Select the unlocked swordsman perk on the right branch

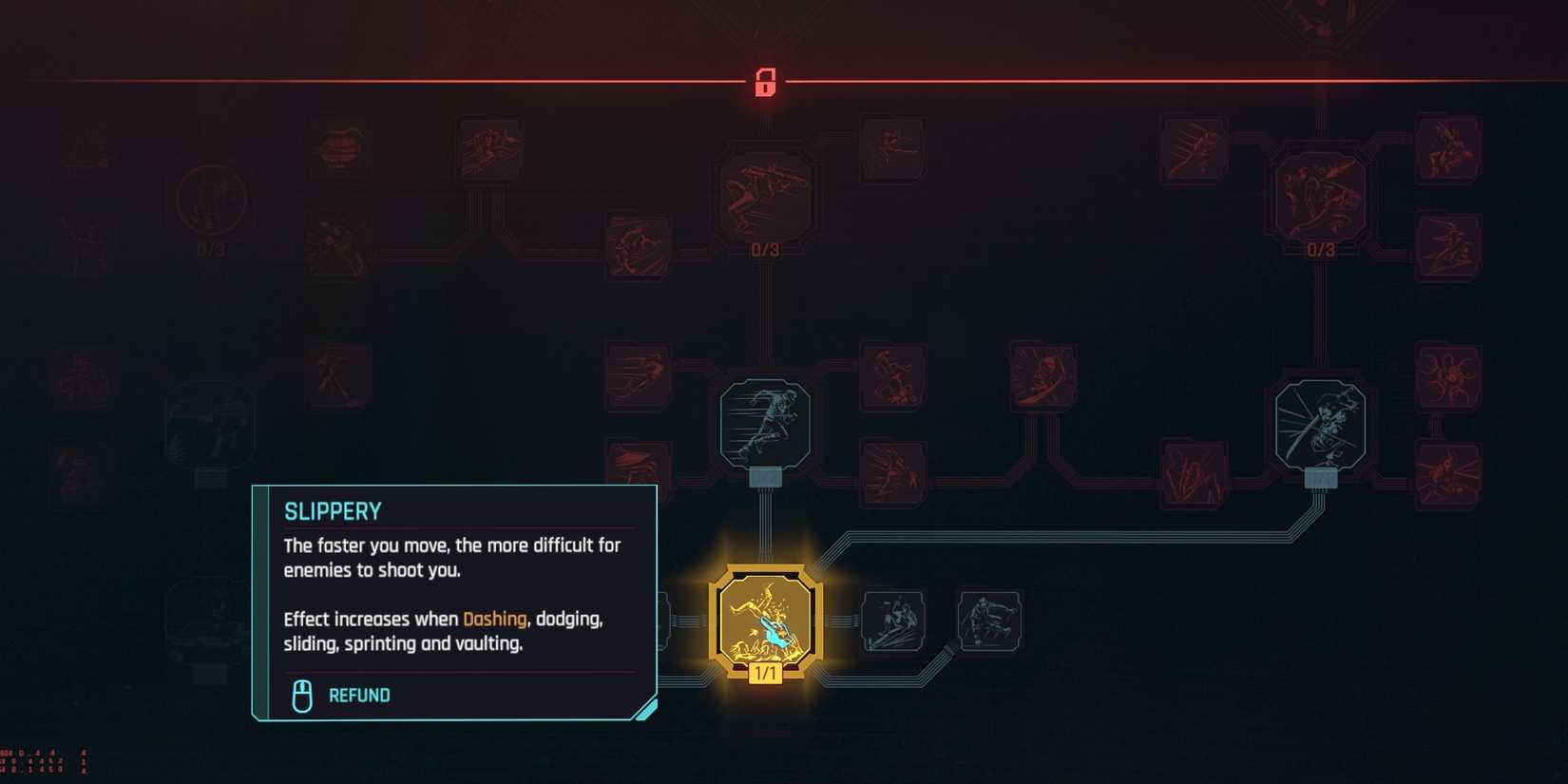[x=1321, y=426]
